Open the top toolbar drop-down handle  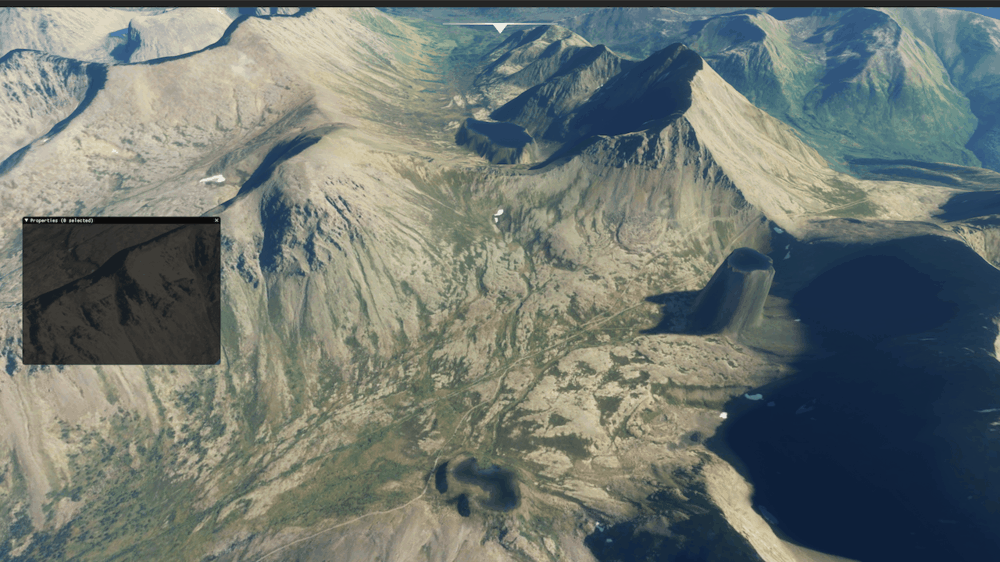499,28
